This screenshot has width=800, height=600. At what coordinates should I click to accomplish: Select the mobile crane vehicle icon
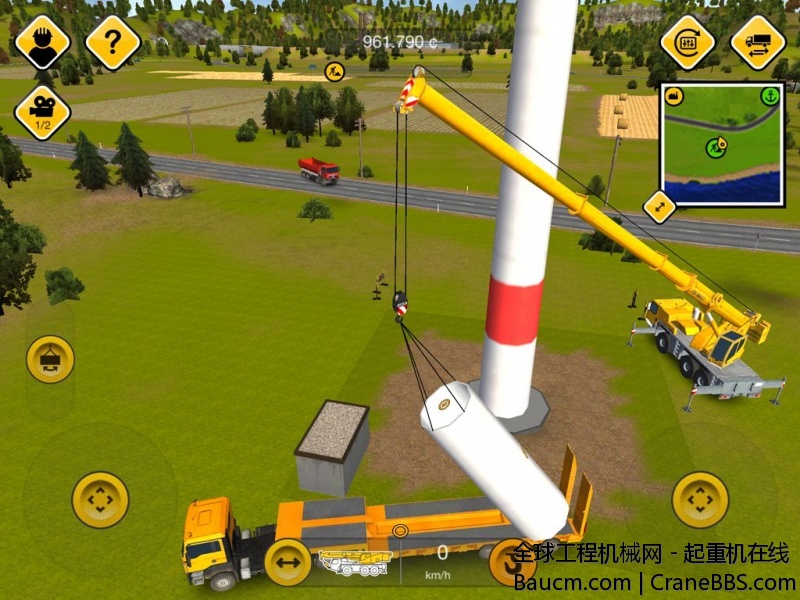pyautogui.click(x=355, y=563)
